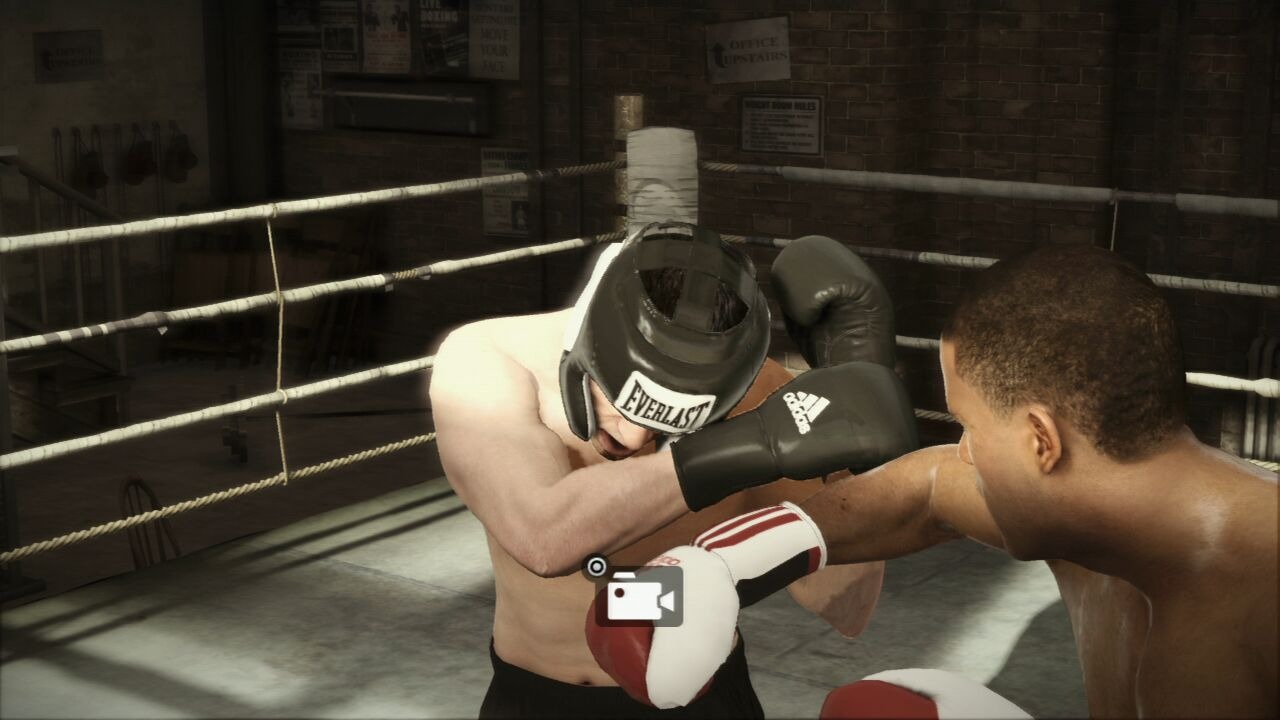The image size is (1280, 720).
Task: Click the upward arrow on the Office Upstairs sign
Action: click(716, 47)
